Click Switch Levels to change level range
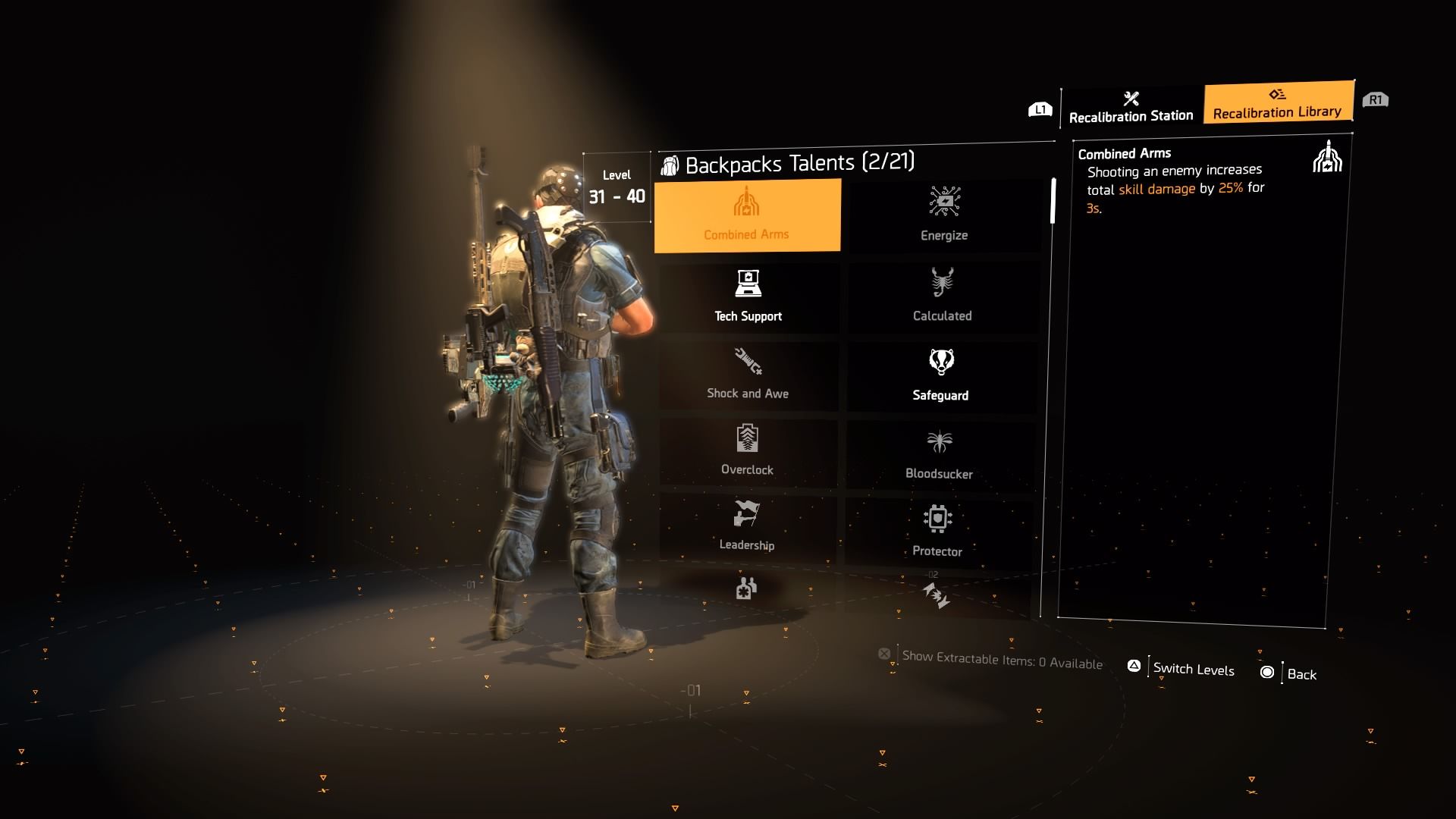1456x819 pixels. point(1181,670)
